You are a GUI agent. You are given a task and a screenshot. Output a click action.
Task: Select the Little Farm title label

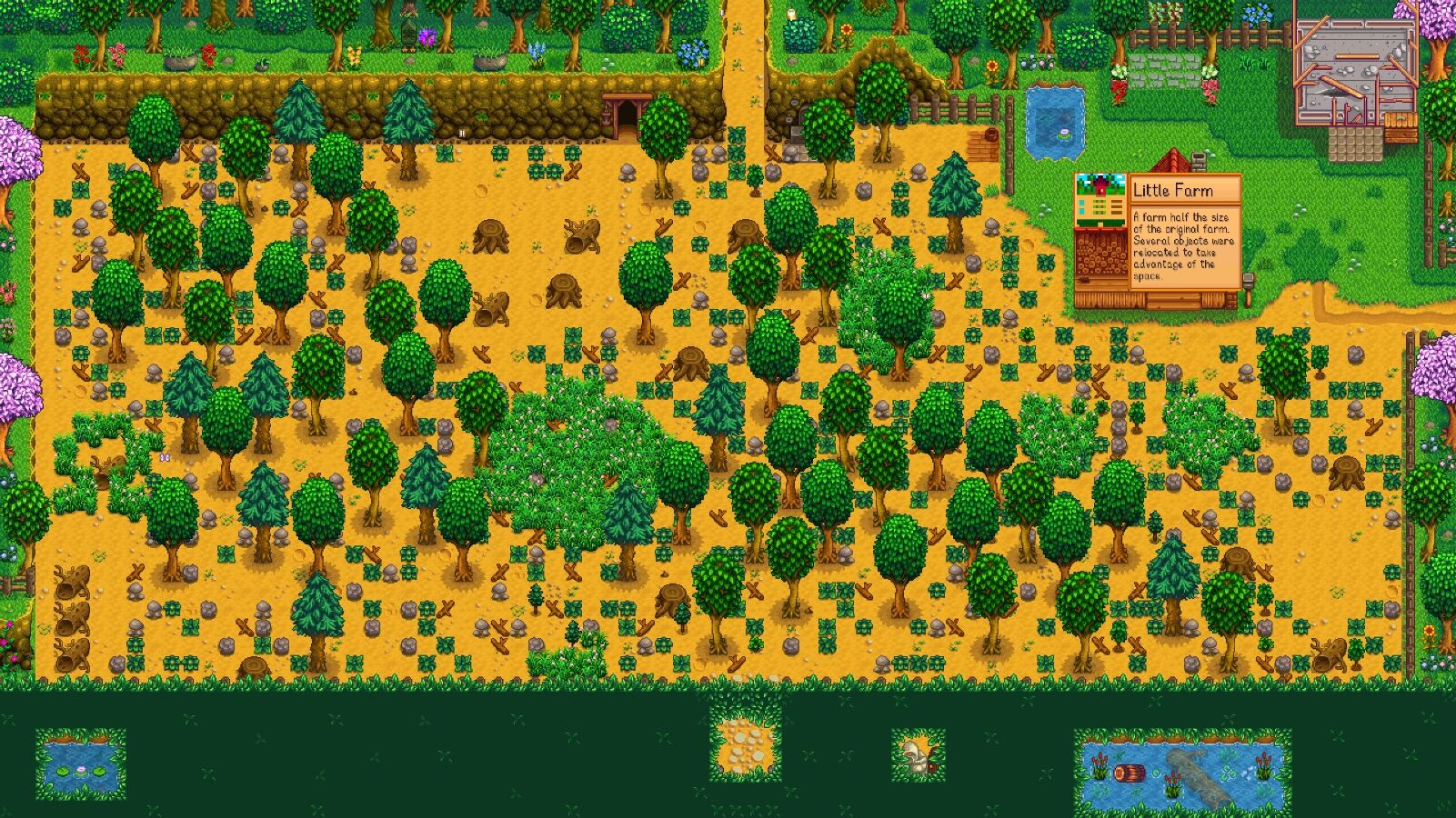1175,191
